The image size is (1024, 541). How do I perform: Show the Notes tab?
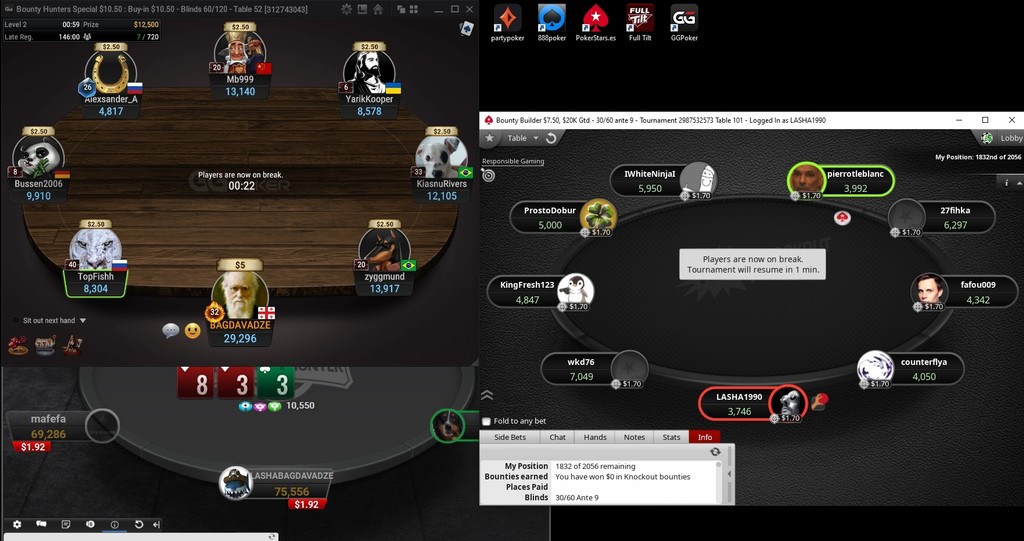point(634,437)
